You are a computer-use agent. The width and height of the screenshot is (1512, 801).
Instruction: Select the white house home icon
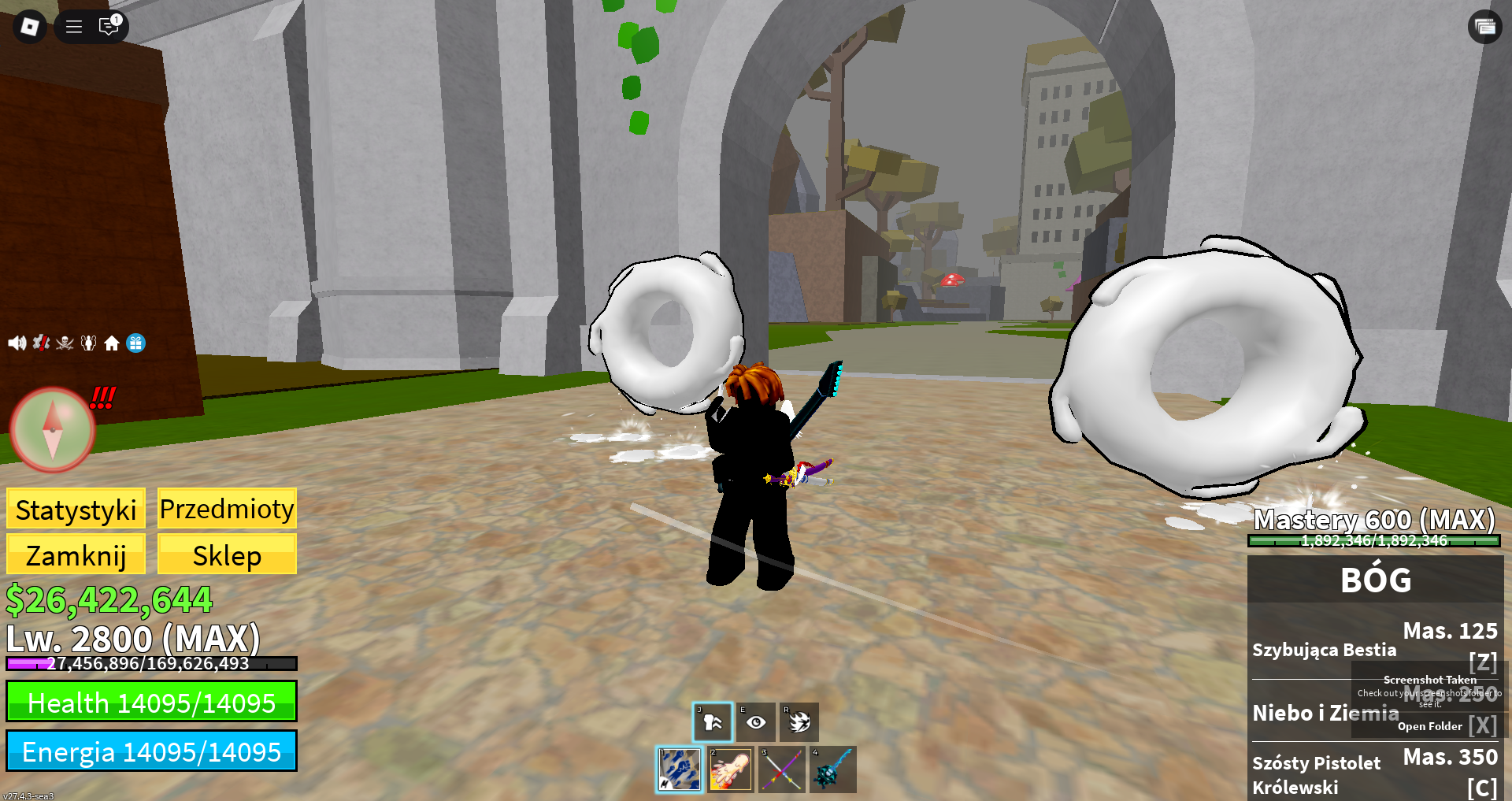[x=112, y=343]
